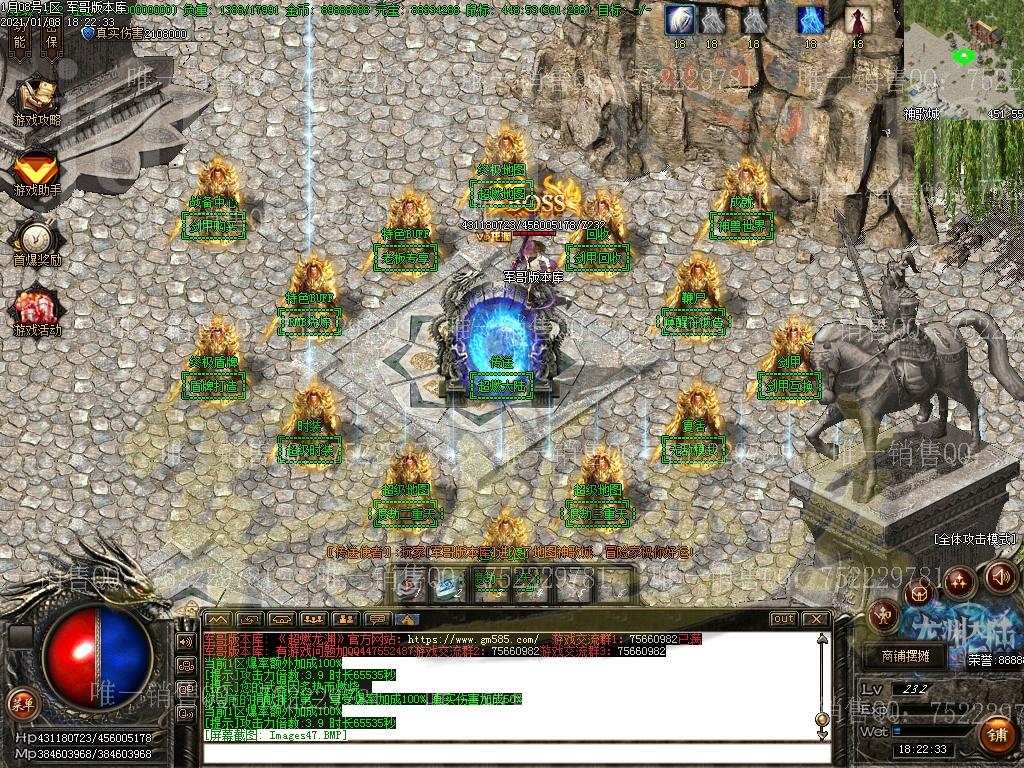Use the blue swirl item in hotbar
The width and height of the screenshot is (1024, 768).
[444, 585]
